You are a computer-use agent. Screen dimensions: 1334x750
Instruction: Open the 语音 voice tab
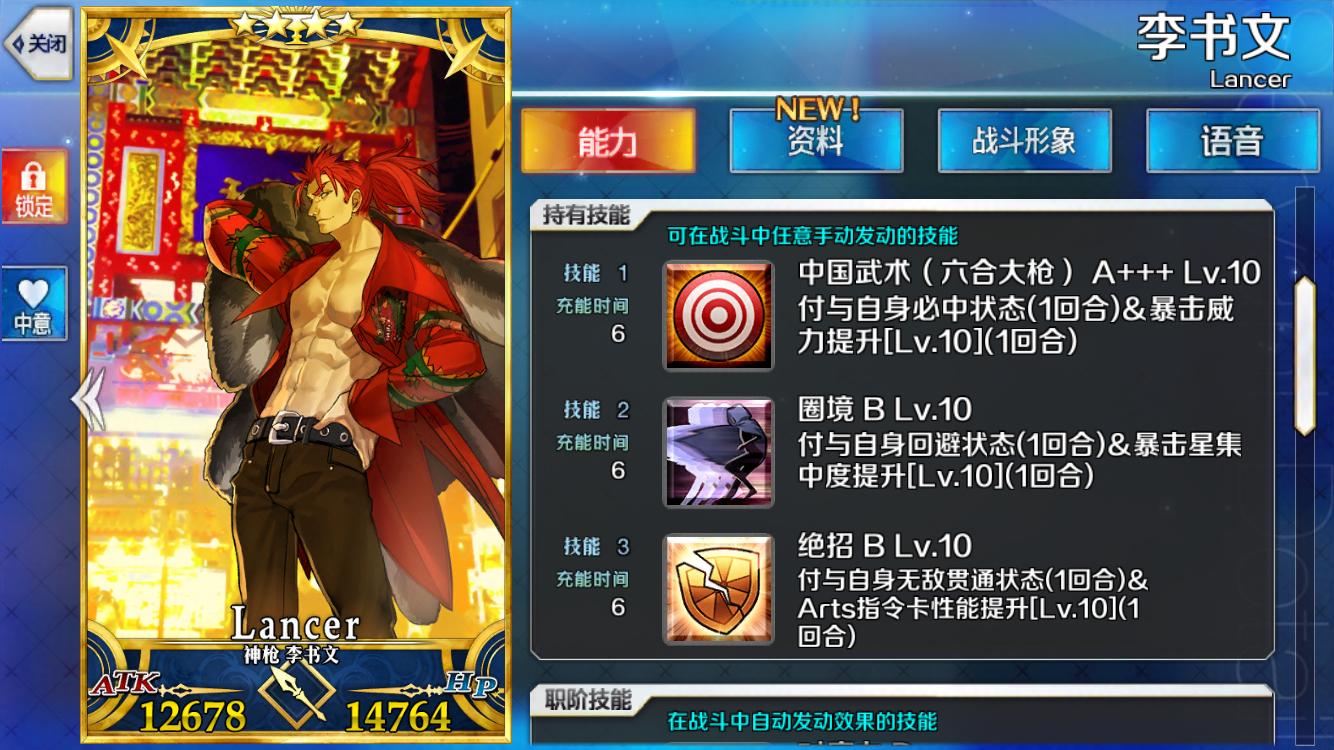(1233, 142)
